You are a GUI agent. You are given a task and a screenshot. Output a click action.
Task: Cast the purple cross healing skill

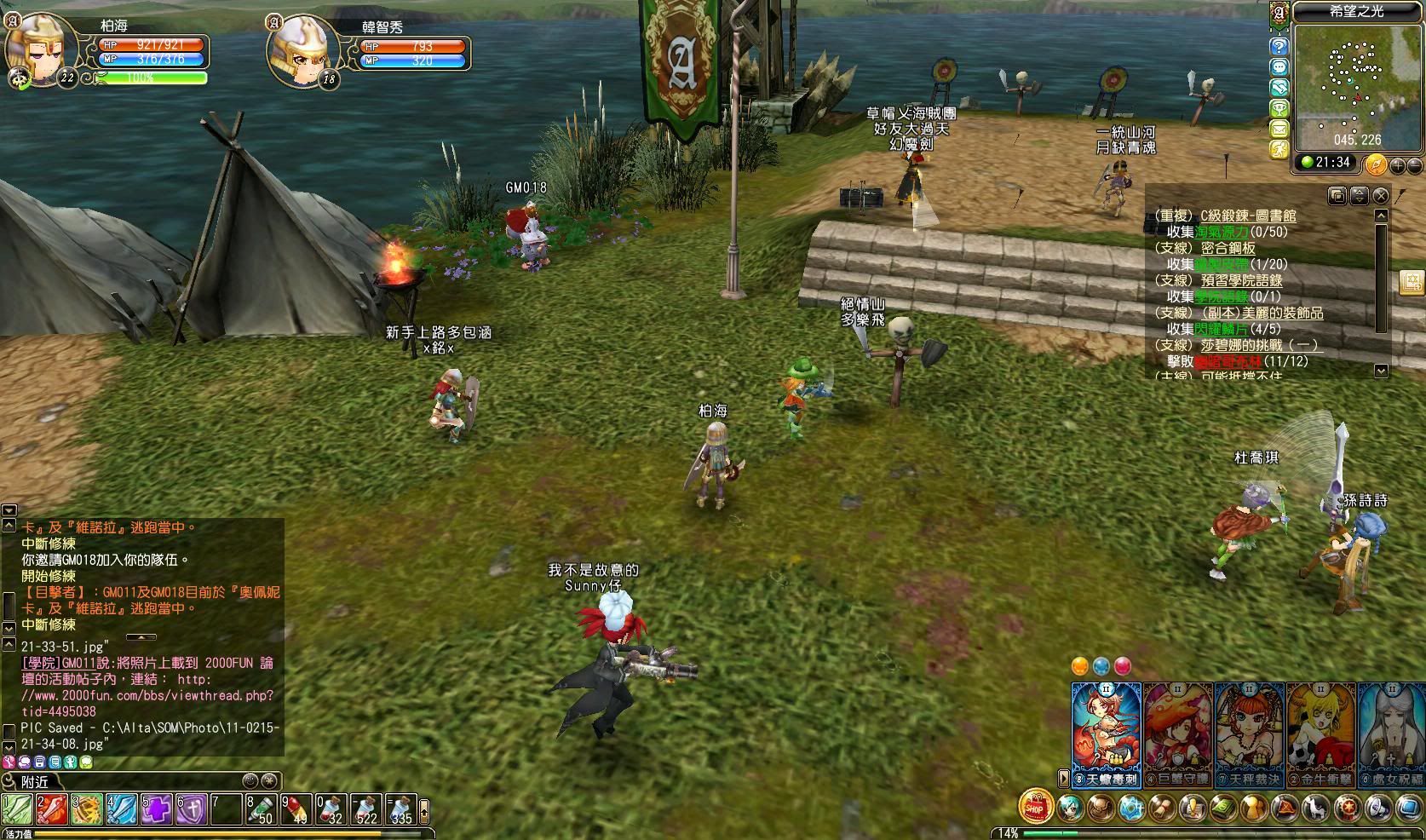pyautogui.click(x=157, y=808)
